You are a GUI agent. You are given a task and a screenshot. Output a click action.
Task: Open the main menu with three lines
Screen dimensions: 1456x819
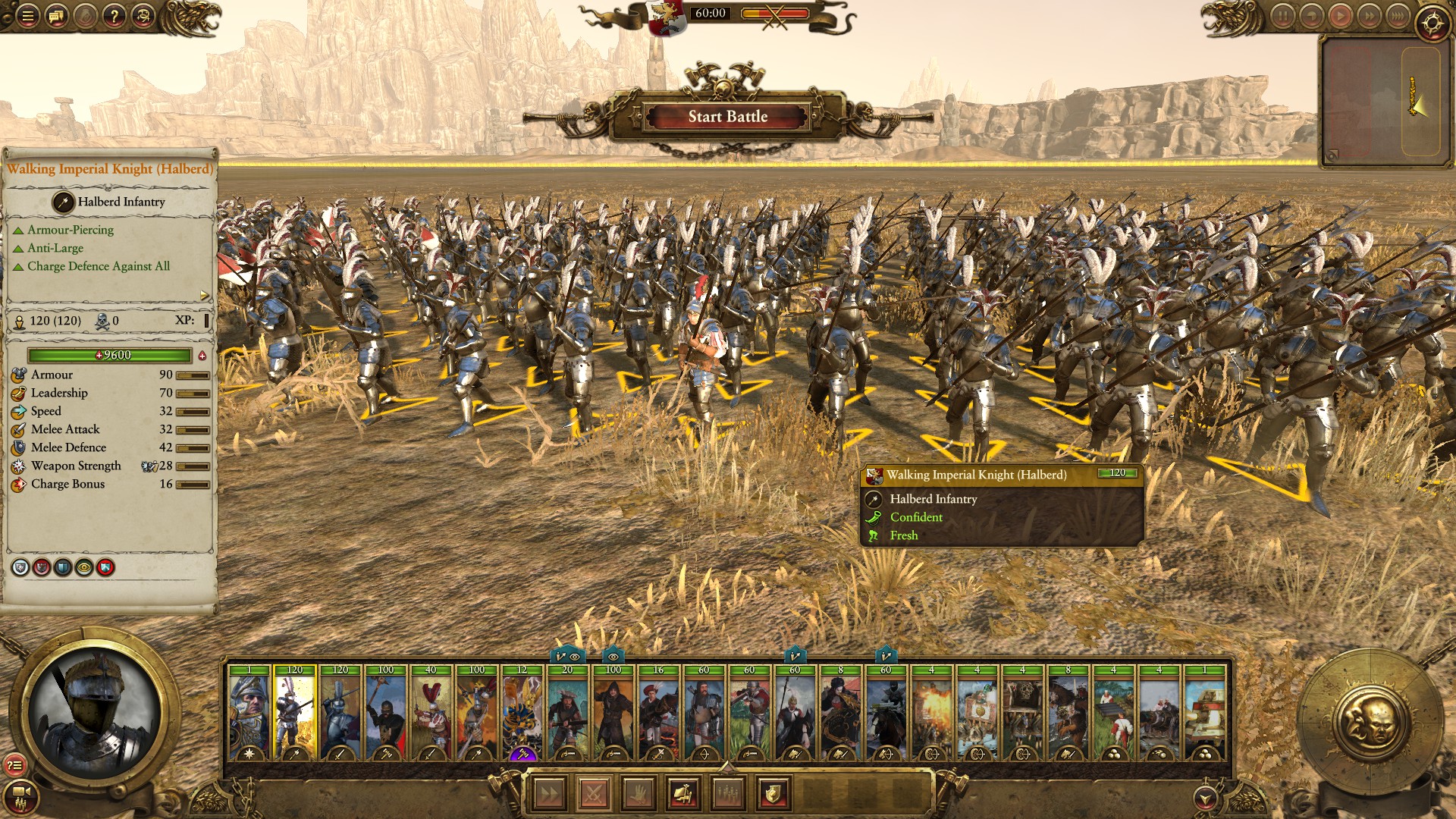click(x=27, y=16)
